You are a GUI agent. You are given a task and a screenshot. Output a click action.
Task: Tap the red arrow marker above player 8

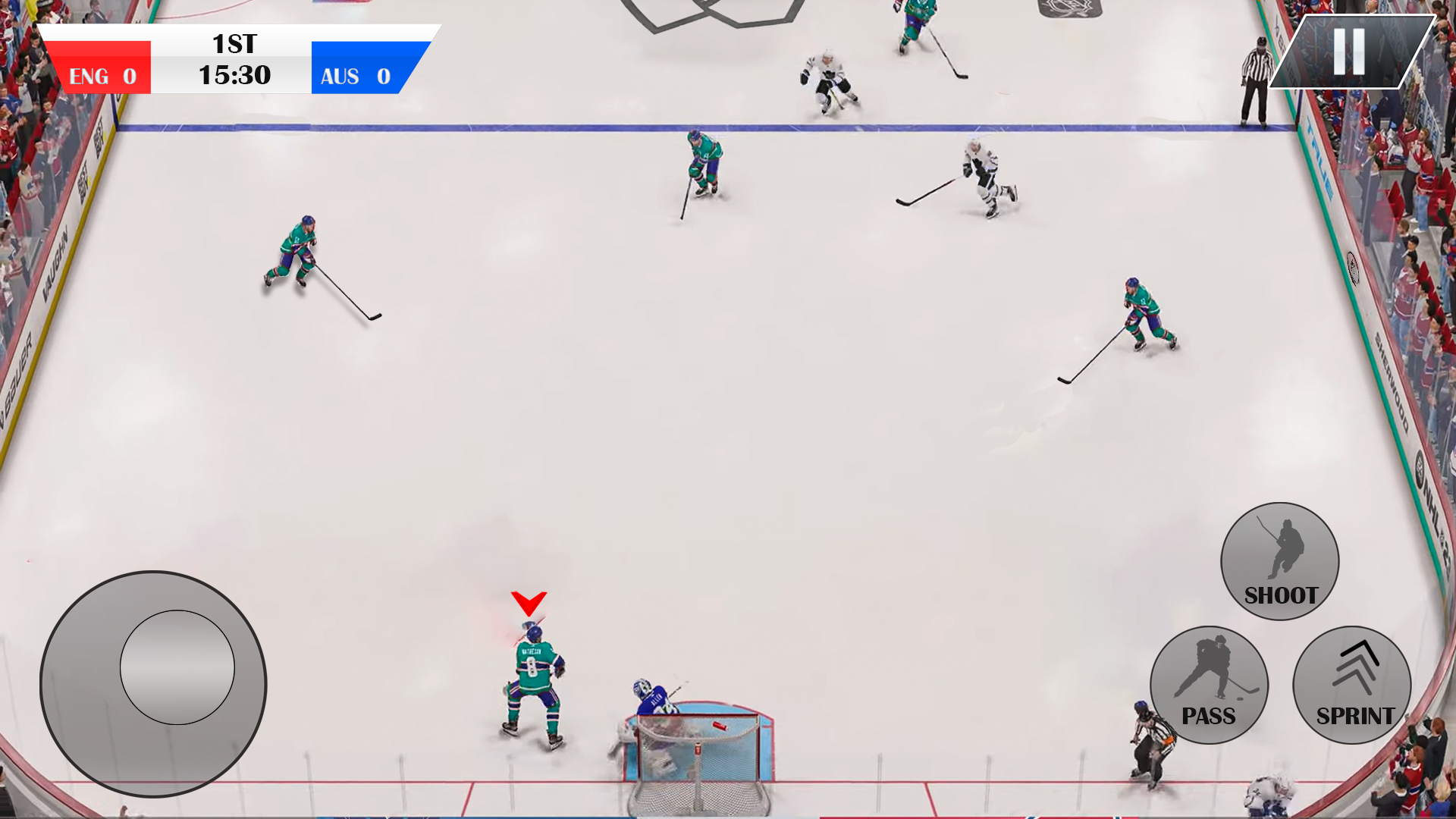529,603
